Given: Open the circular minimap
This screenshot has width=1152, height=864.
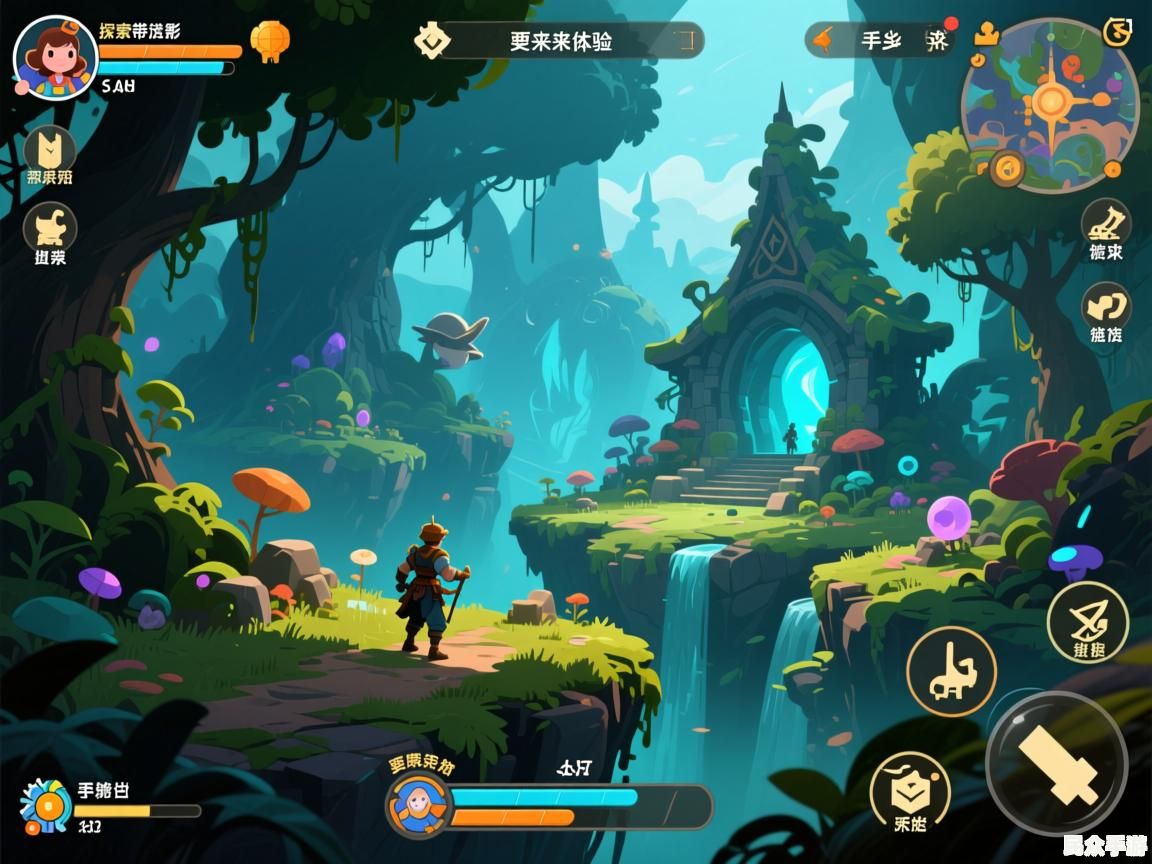Looking at the screenshot, I should (1050, 104).
